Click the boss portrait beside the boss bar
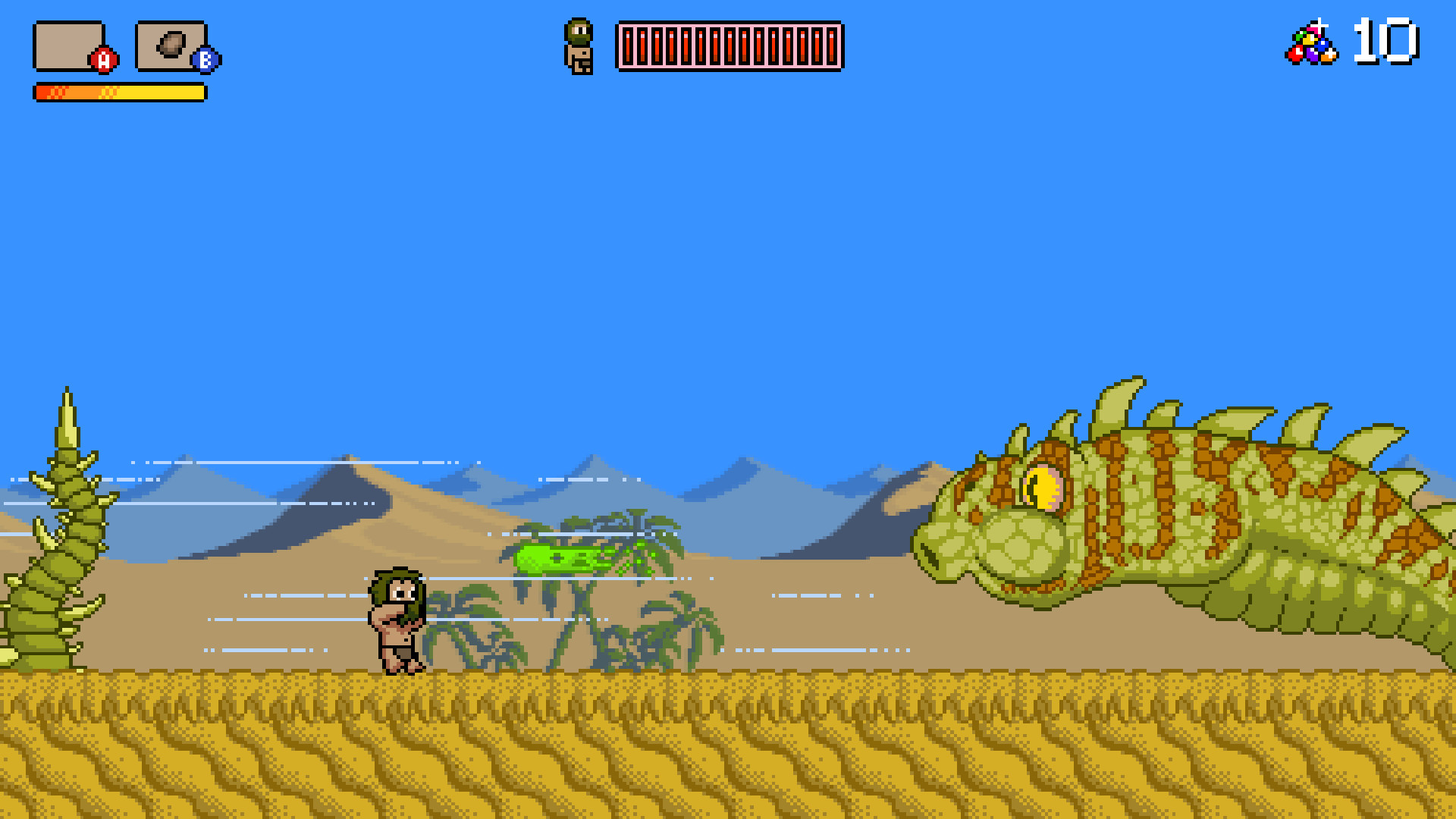The height and width of the screenshot is (819, 1456). click(x=579, y=44)
